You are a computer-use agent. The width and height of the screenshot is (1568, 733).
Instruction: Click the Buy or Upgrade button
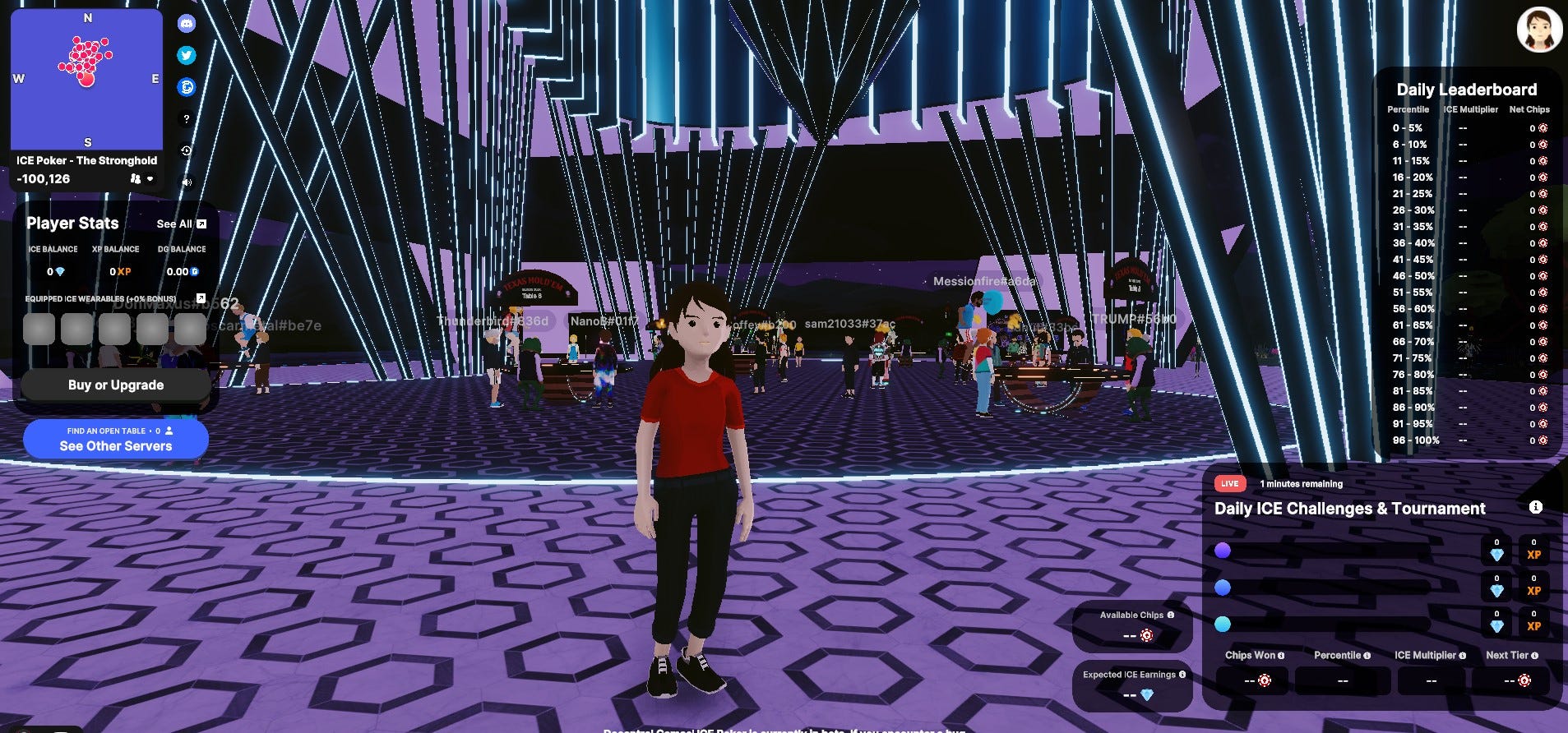(116, 385)
